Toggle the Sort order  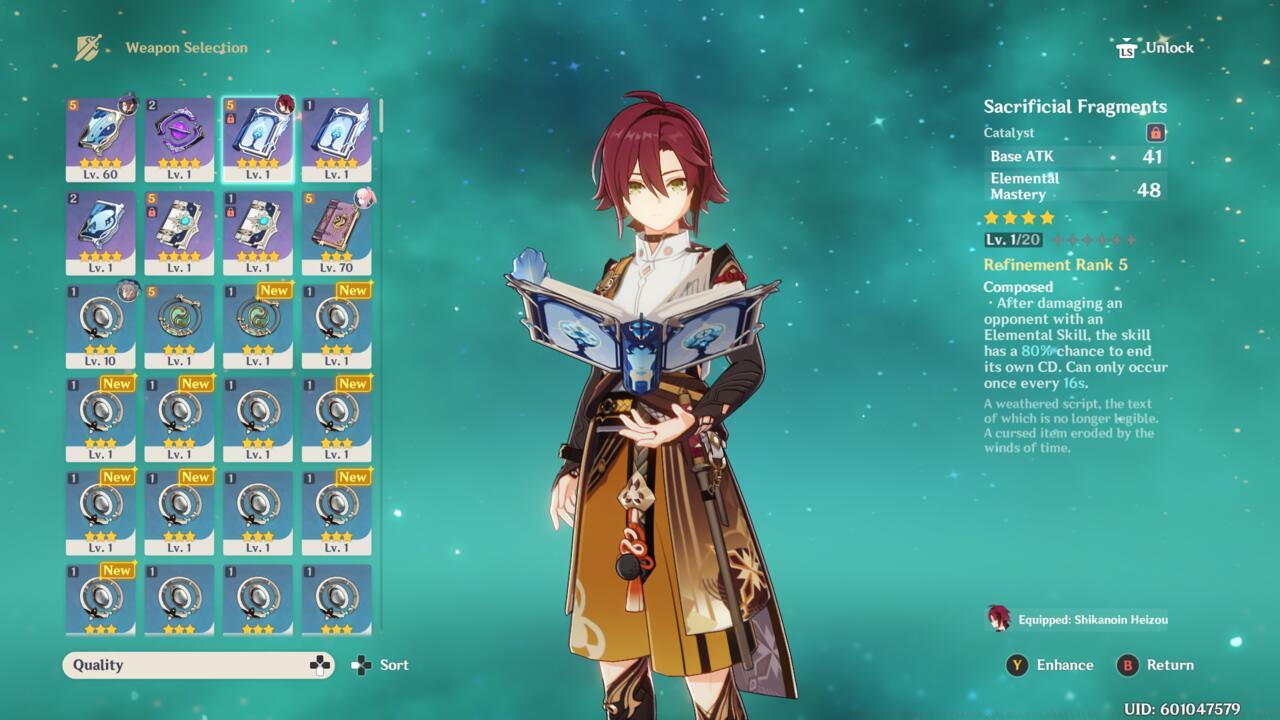(381, 665)
